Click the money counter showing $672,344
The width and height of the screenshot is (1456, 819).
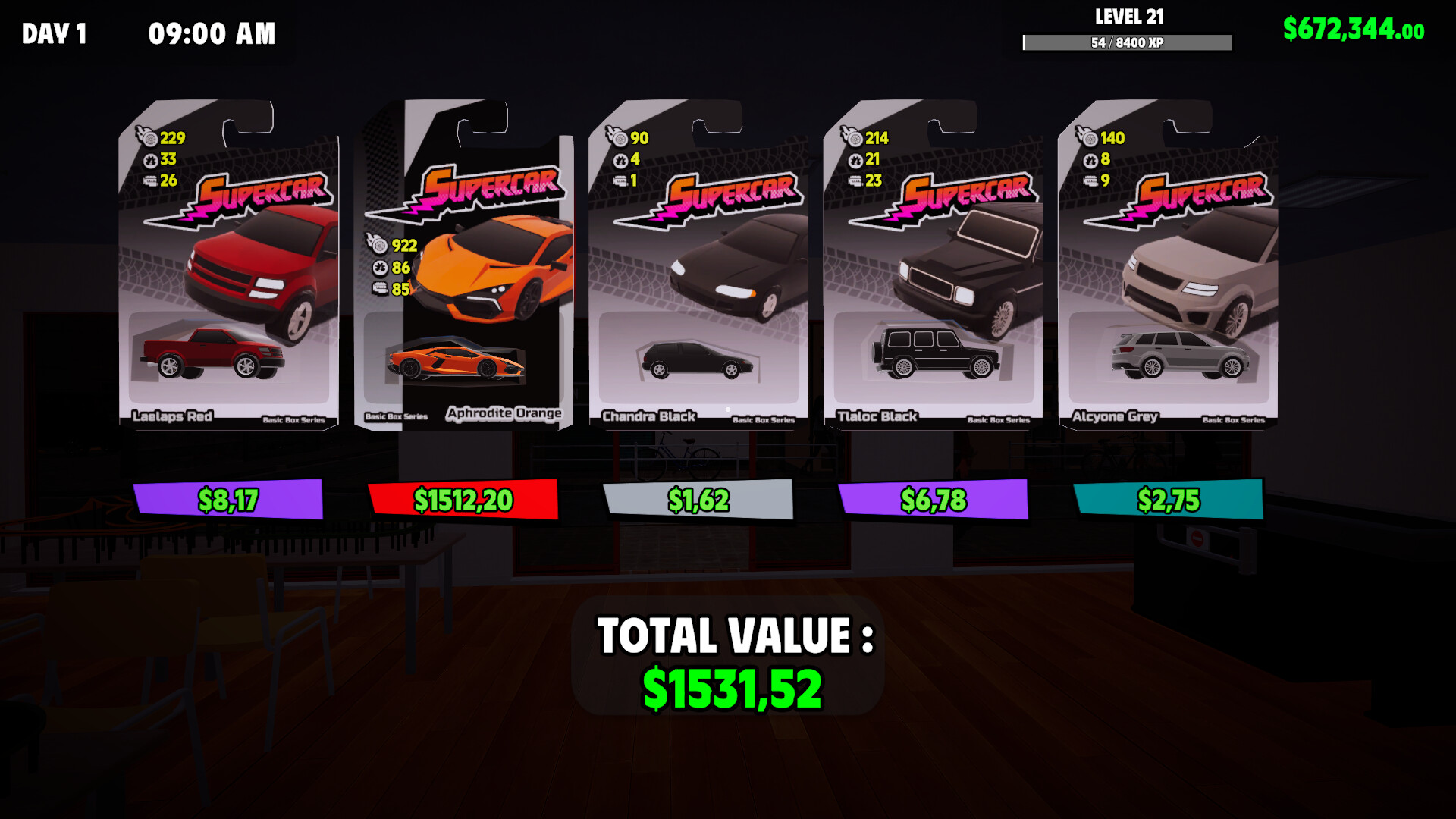(1353, 30)
